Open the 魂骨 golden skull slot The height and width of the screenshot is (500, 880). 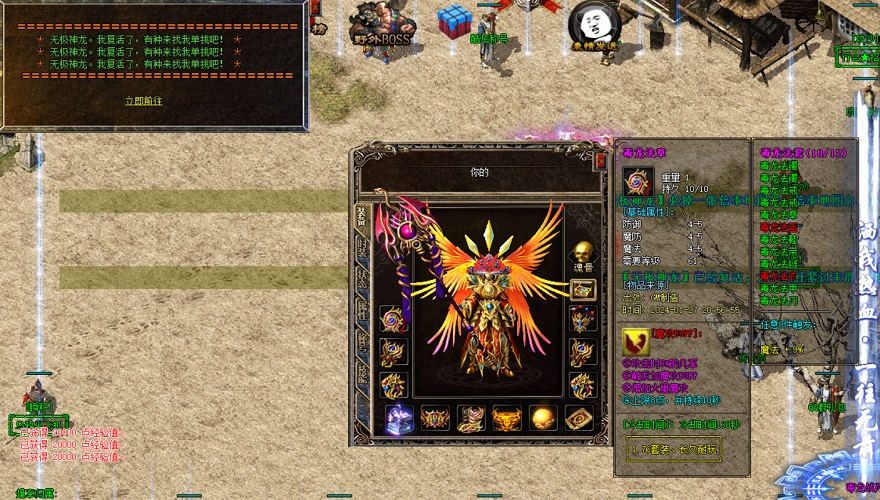(583, 251)
